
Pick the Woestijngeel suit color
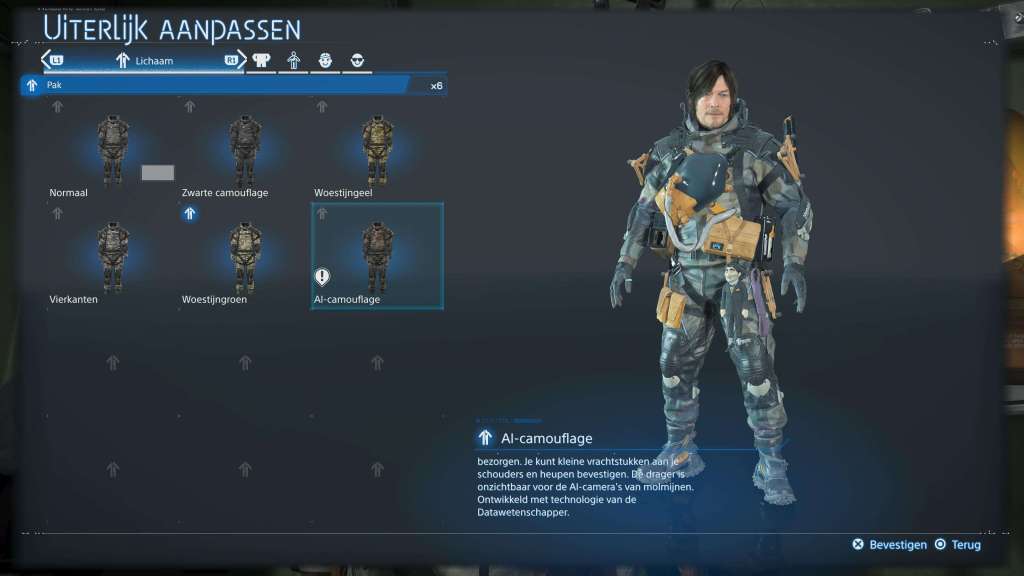[x=377, y=150]
